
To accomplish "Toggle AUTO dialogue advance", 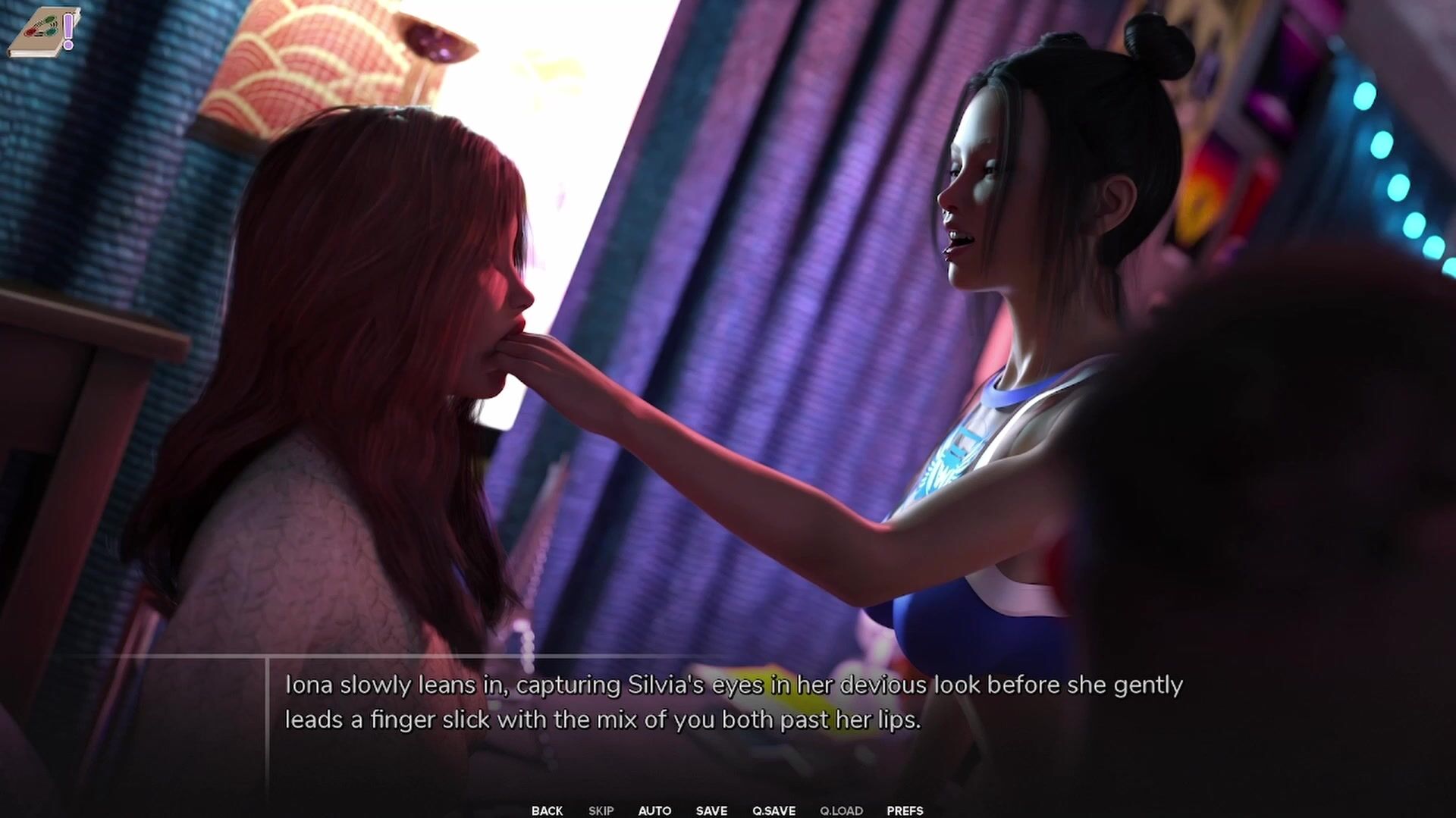I will point(654,810).
